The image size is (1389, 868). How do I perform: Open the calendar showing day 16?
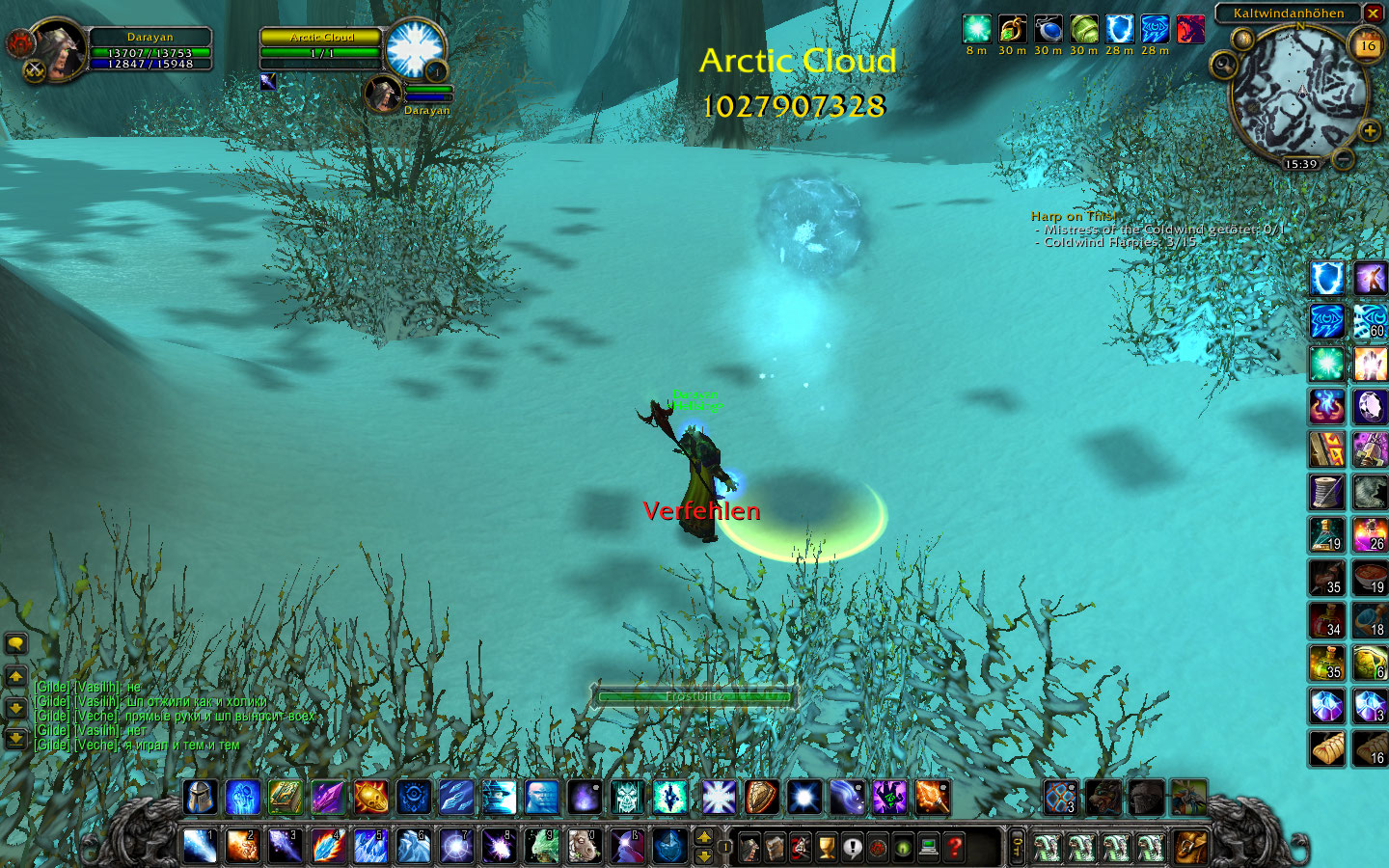click(x=1367, y=45)
